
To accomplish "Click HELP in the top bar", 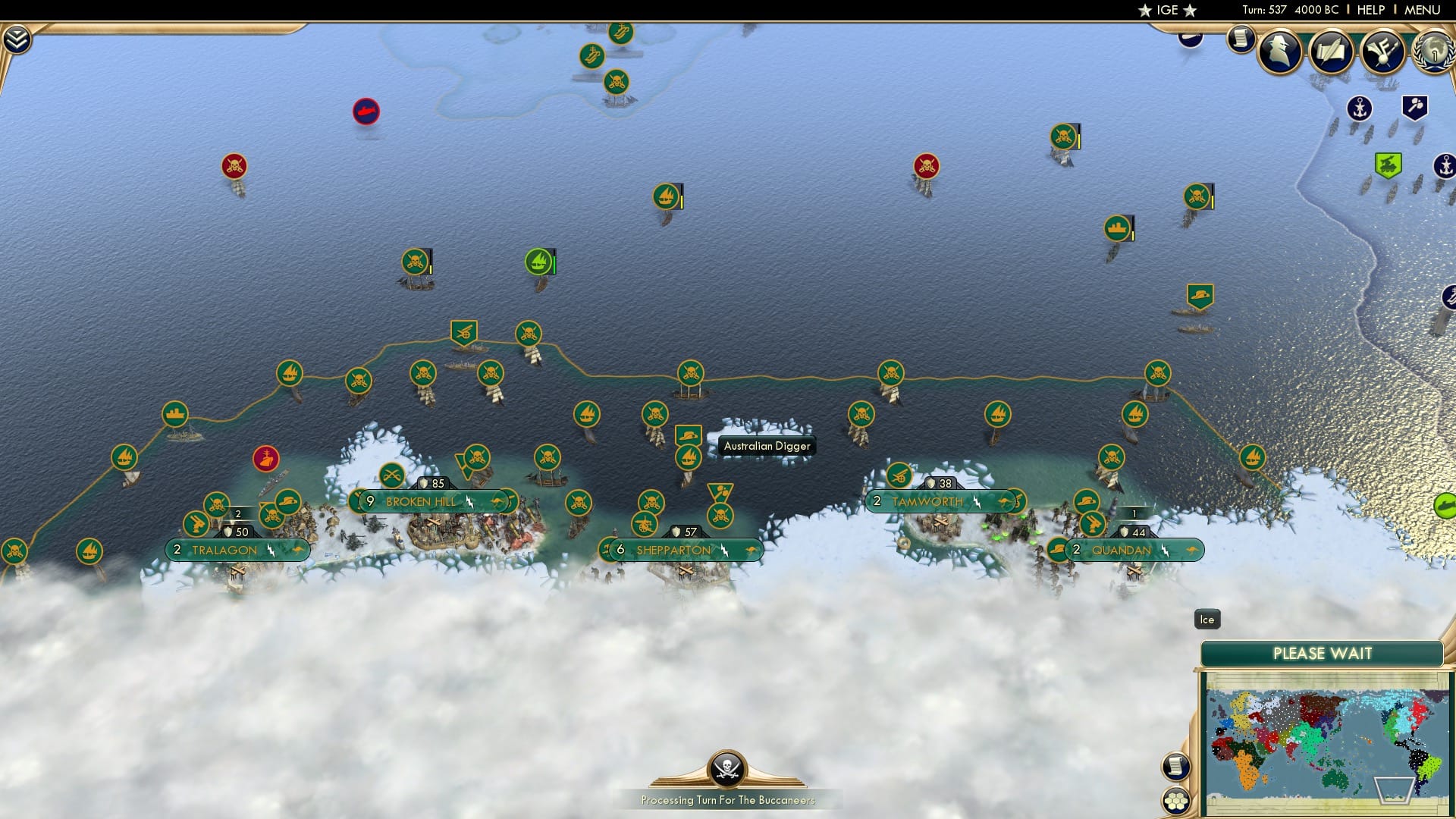I will (1373, 10).
